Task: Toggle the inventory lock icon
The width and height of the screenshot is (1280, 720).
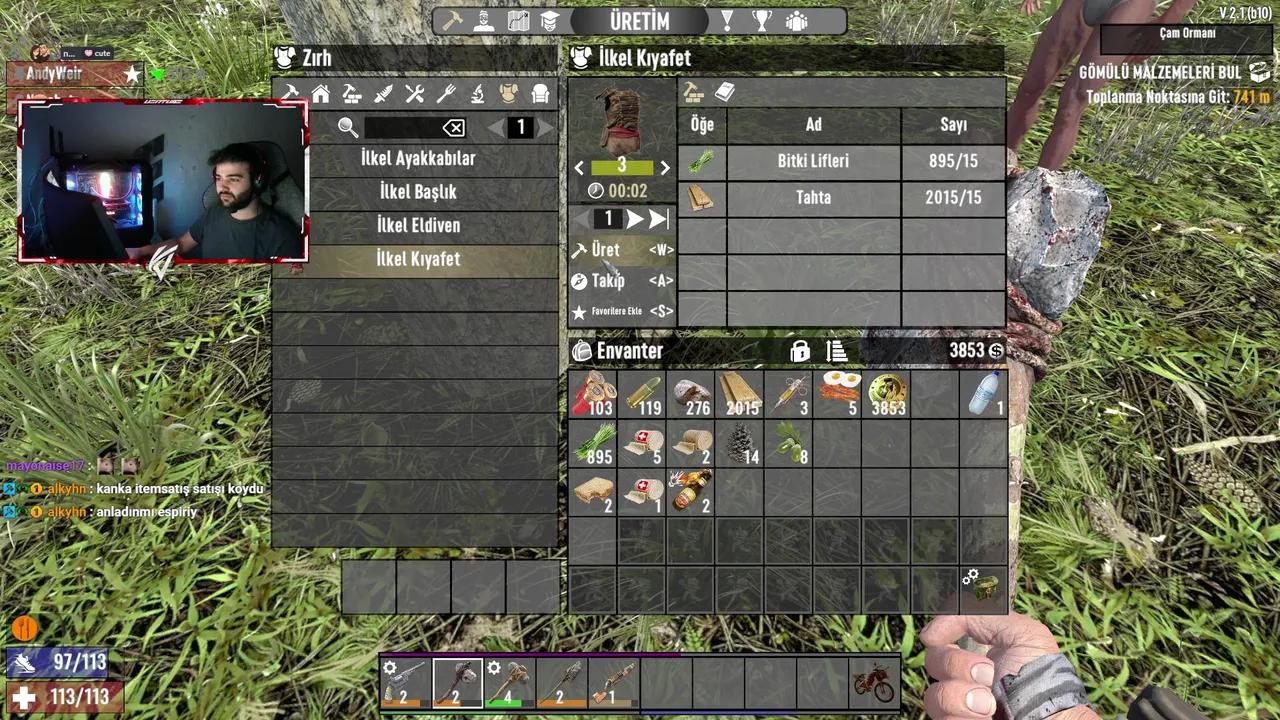Action: pos(800,351)
